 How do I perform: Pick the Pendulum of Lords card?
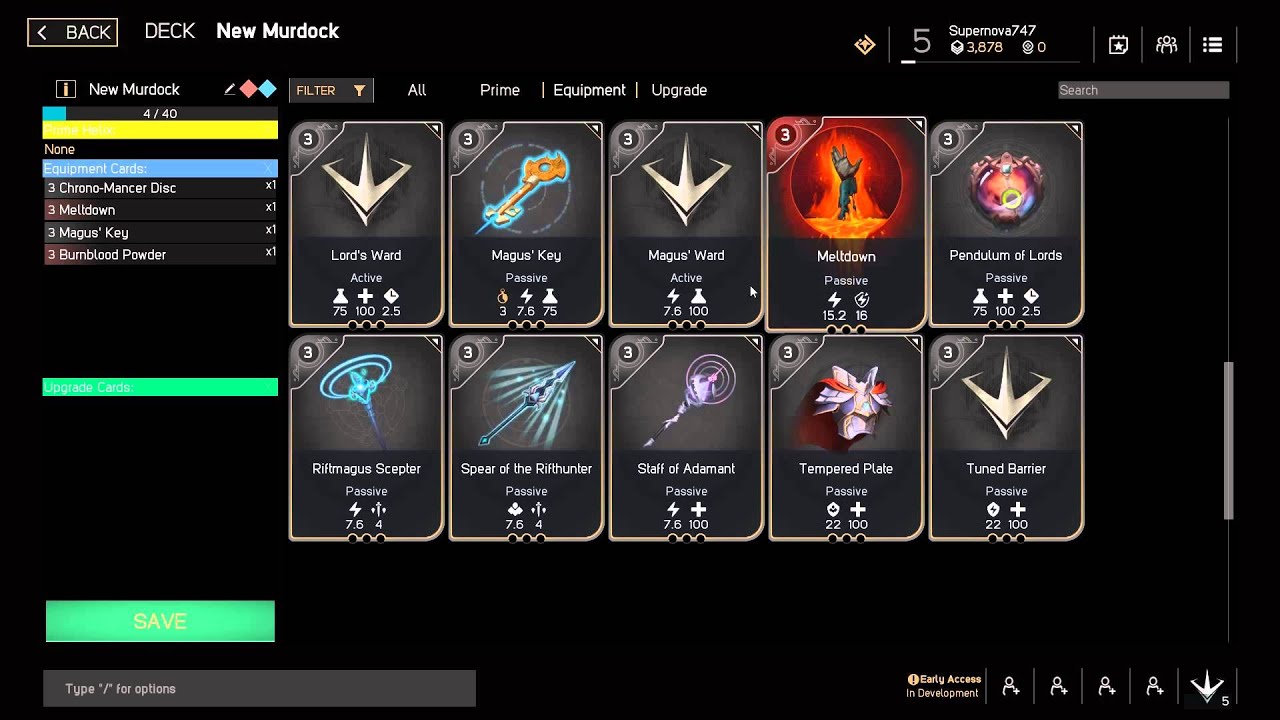click(1006, 224)
